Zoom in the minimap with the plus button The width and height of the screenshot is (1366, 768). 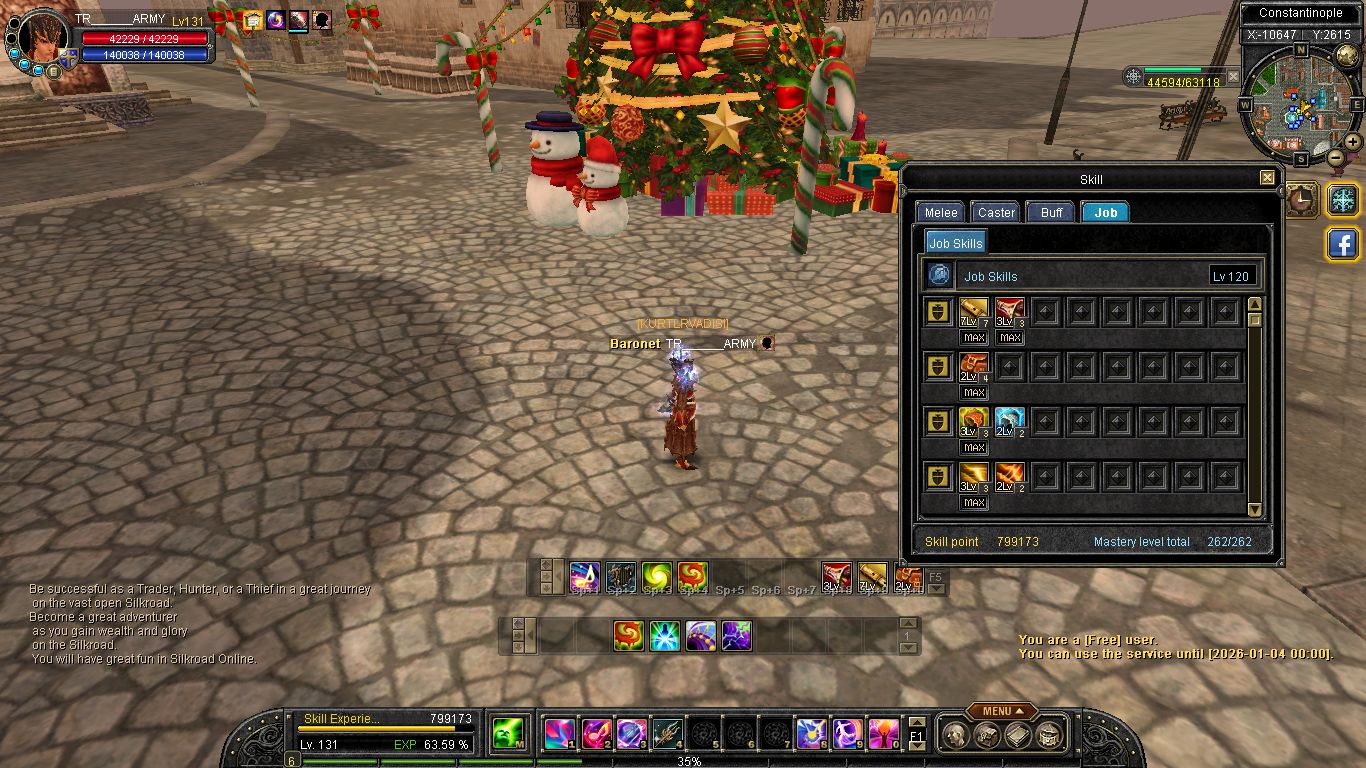[x=1352, y=142]
